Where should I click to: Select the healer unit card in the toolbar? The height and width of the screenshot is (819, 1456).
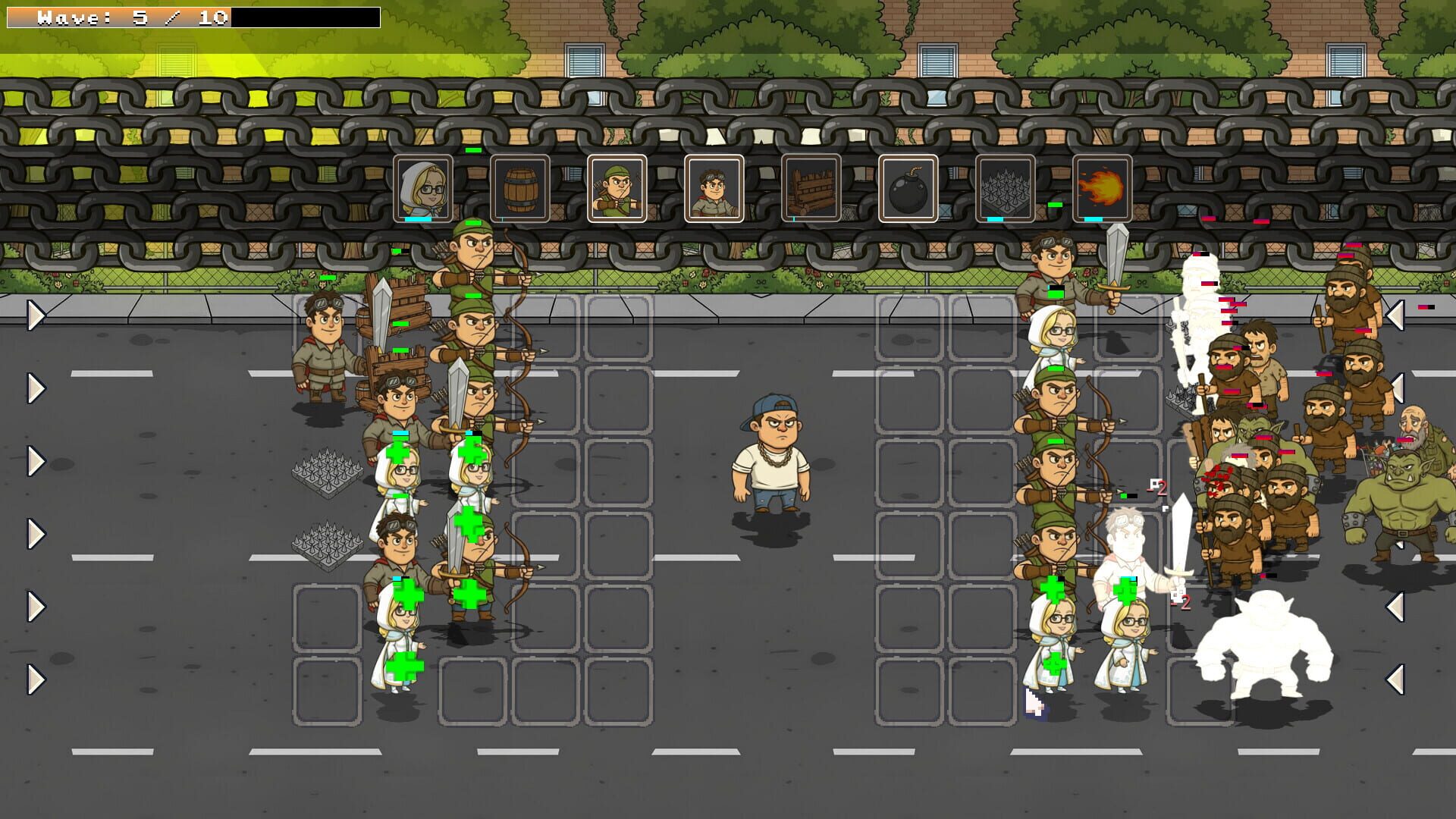pos(422,188)
